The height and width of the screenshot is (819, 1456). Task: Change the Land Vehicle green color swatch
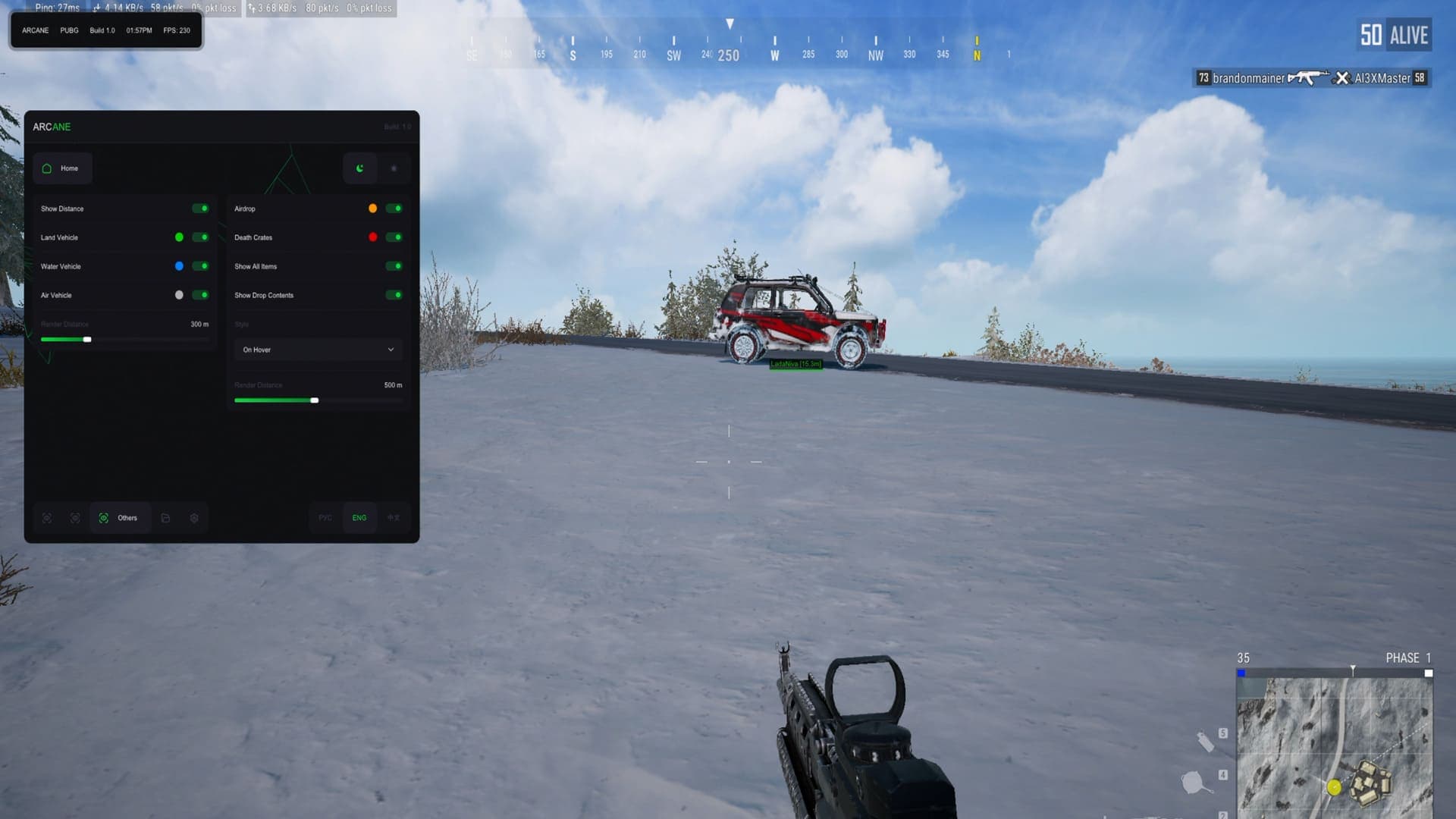coord(179,237)
